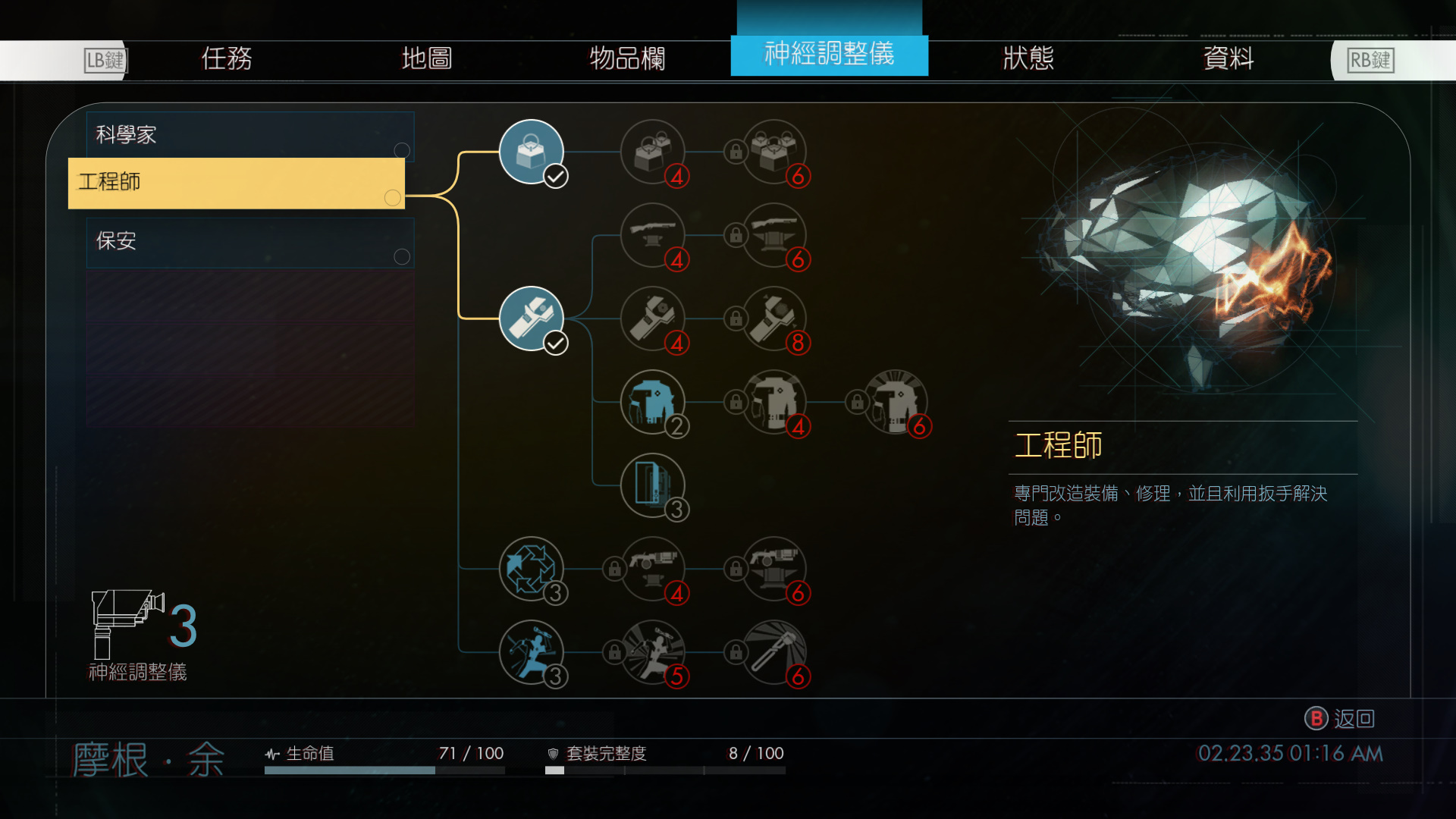
Task: Pick the running figure skill costing 3
Action: 532,652
